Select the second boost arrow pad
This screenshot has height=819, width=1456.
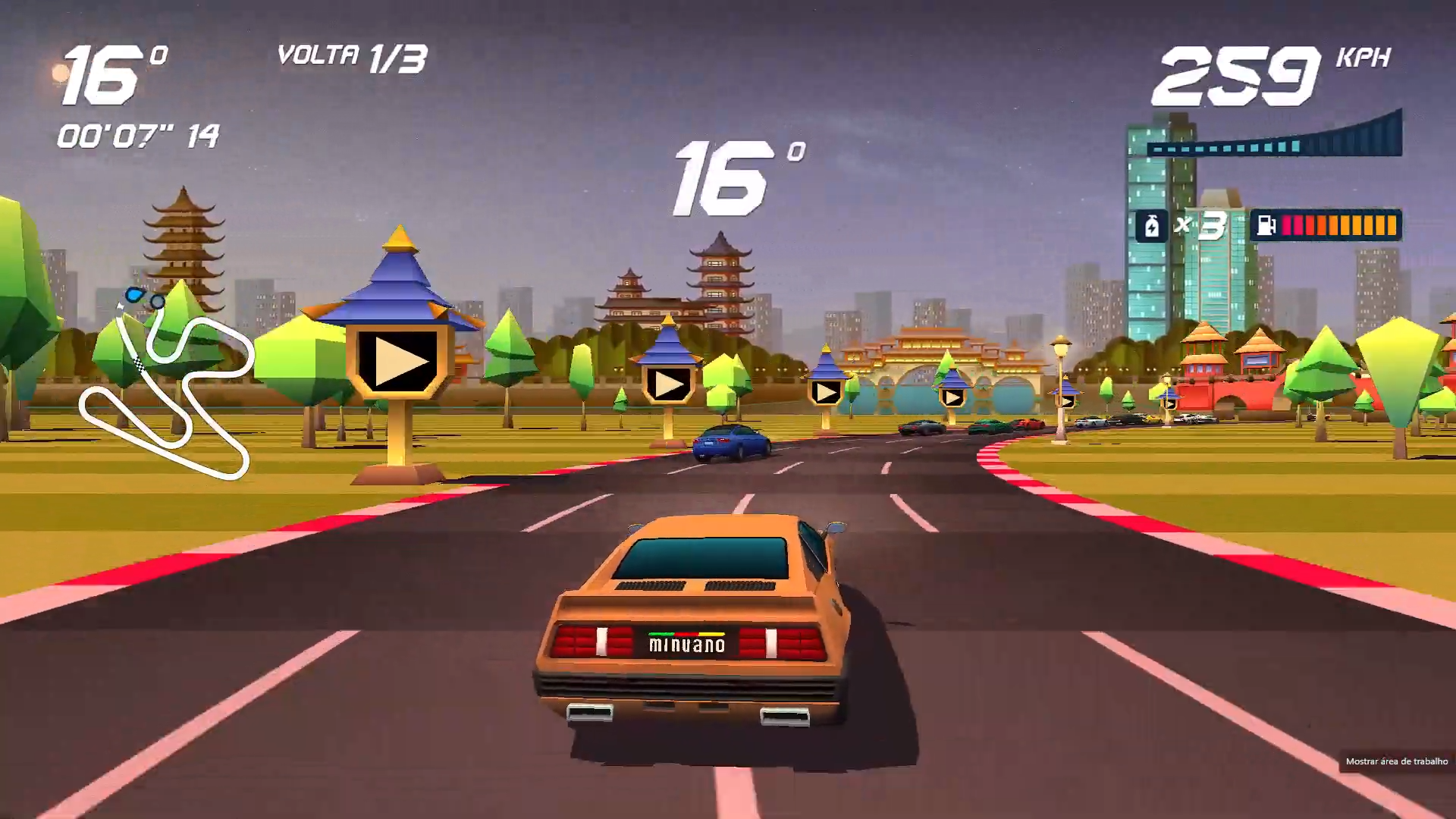tap(667, 385)
